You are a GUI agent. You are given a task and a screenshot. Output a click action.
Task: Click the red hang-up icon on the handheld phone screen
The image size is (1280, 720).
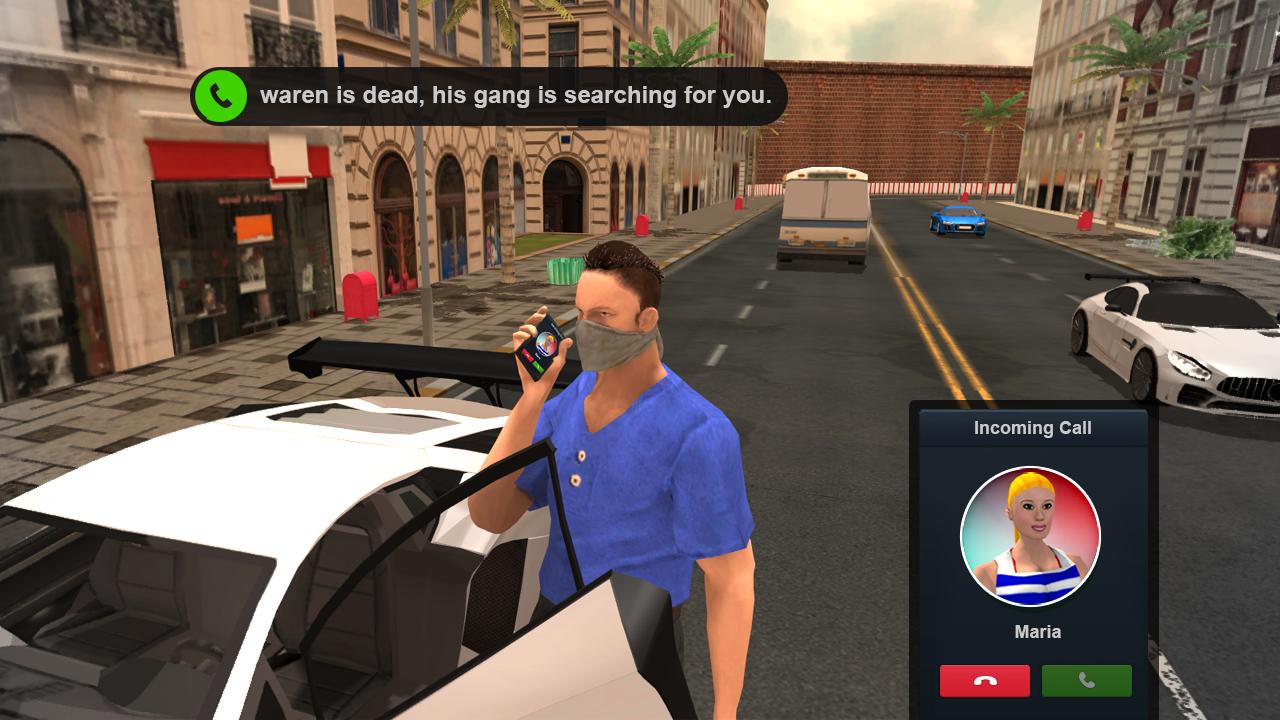[527, 355]
